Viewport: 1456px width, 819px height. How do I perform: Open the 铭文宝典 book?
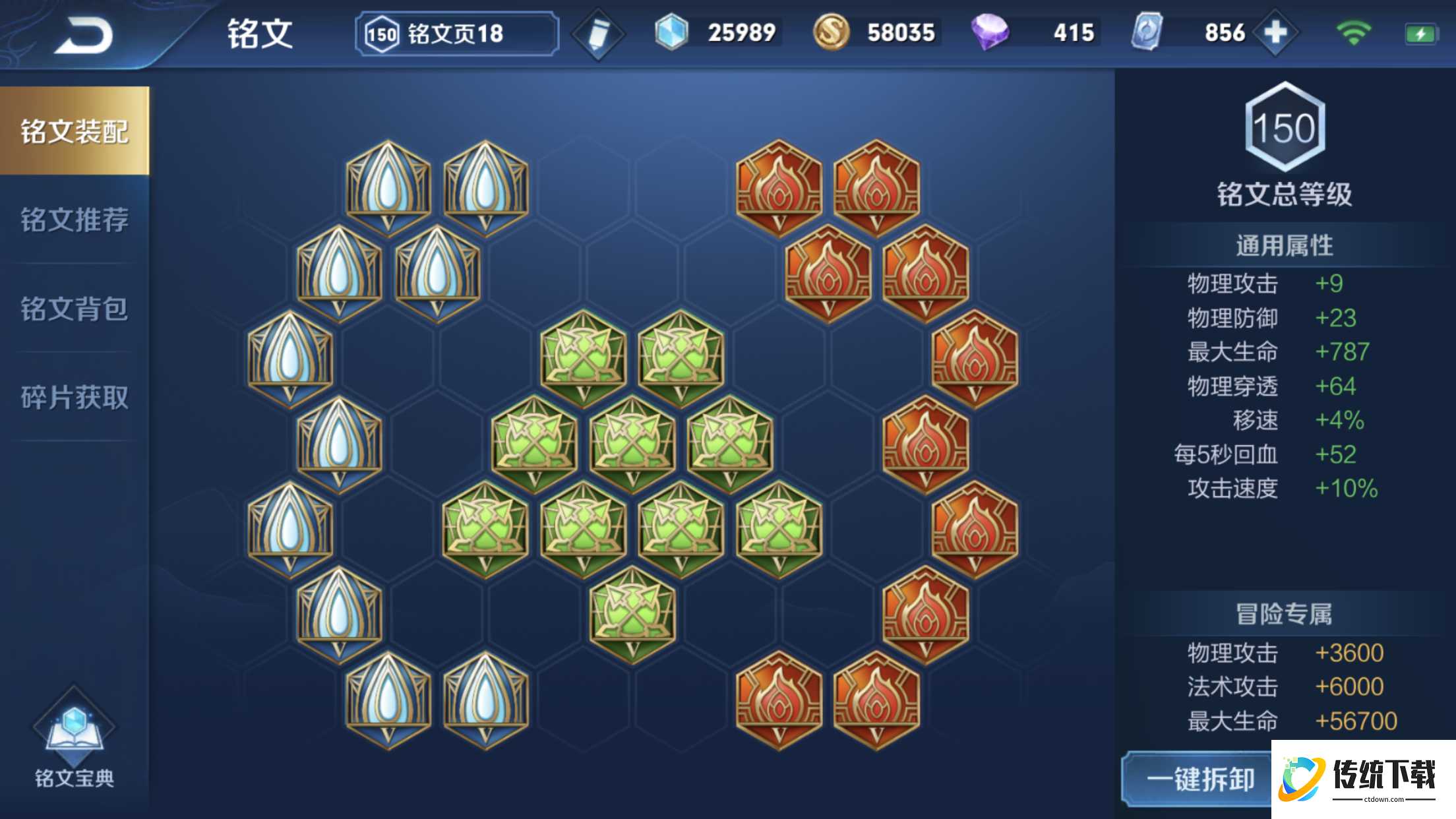click(74, 739)
